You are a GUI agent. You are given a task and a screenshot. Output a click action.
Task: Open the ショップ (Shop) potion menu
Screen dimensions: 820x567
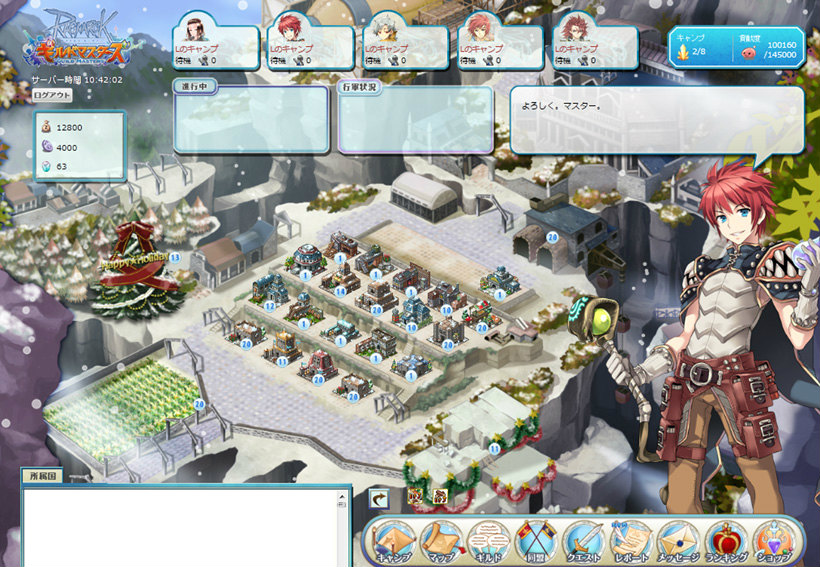[773, 542]
